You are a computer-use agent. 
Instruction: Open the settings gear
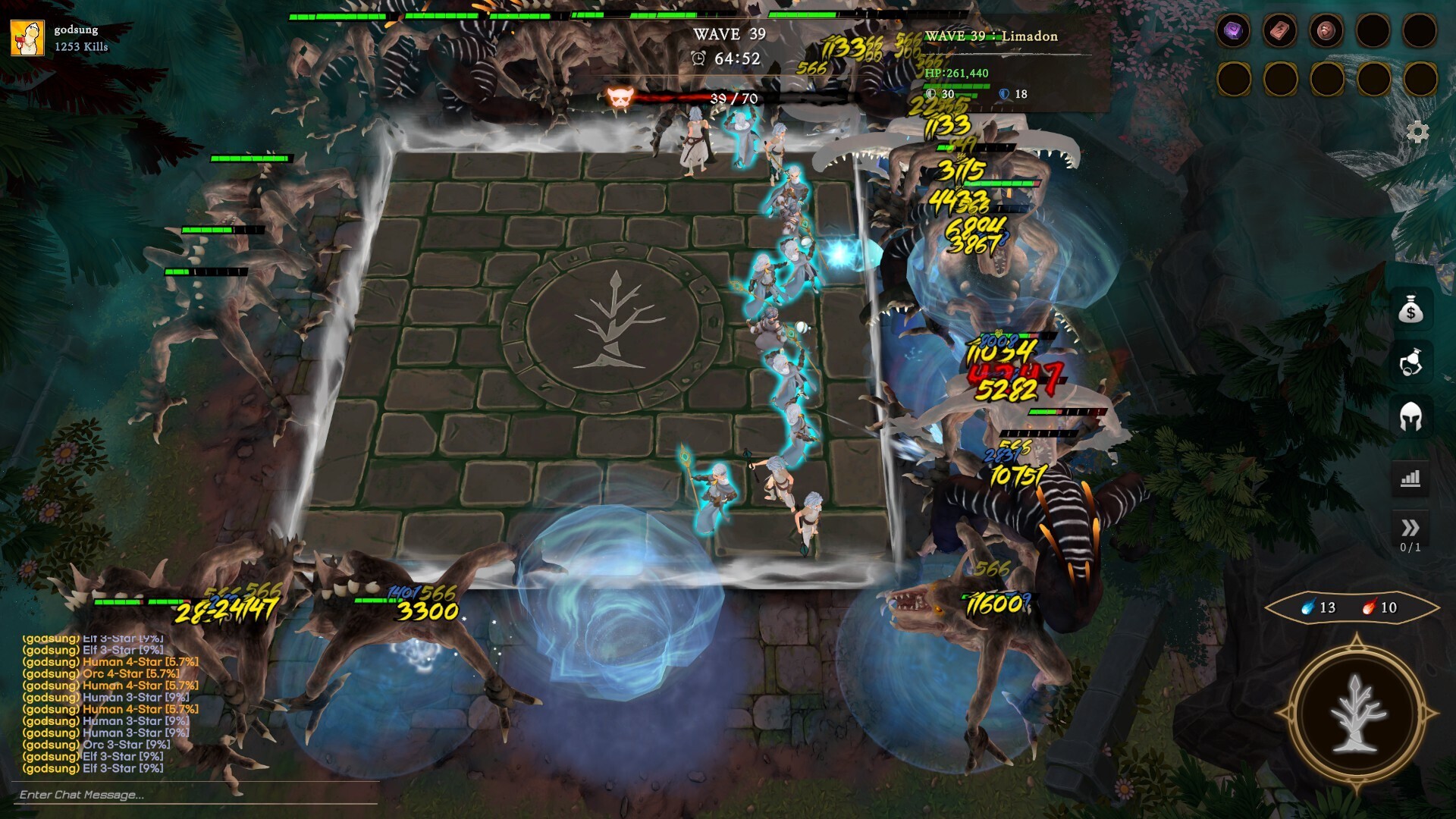[x=1417, y=130]
